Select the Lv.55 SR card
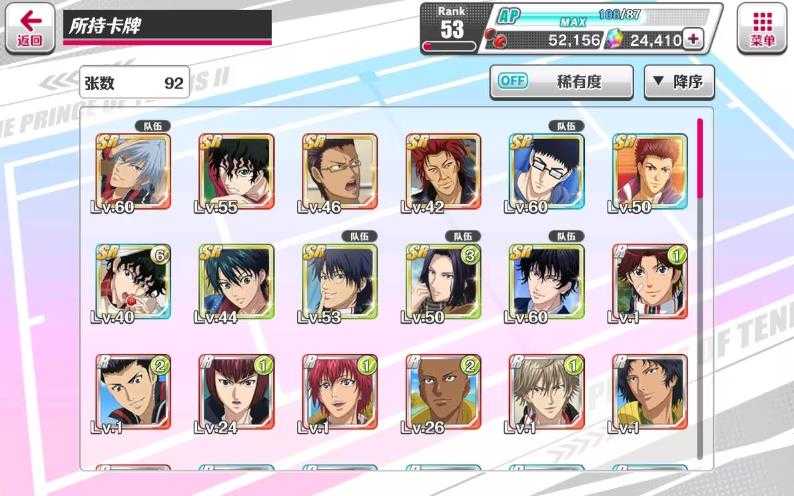Screen dimensions: 794x496 (237, 171)
